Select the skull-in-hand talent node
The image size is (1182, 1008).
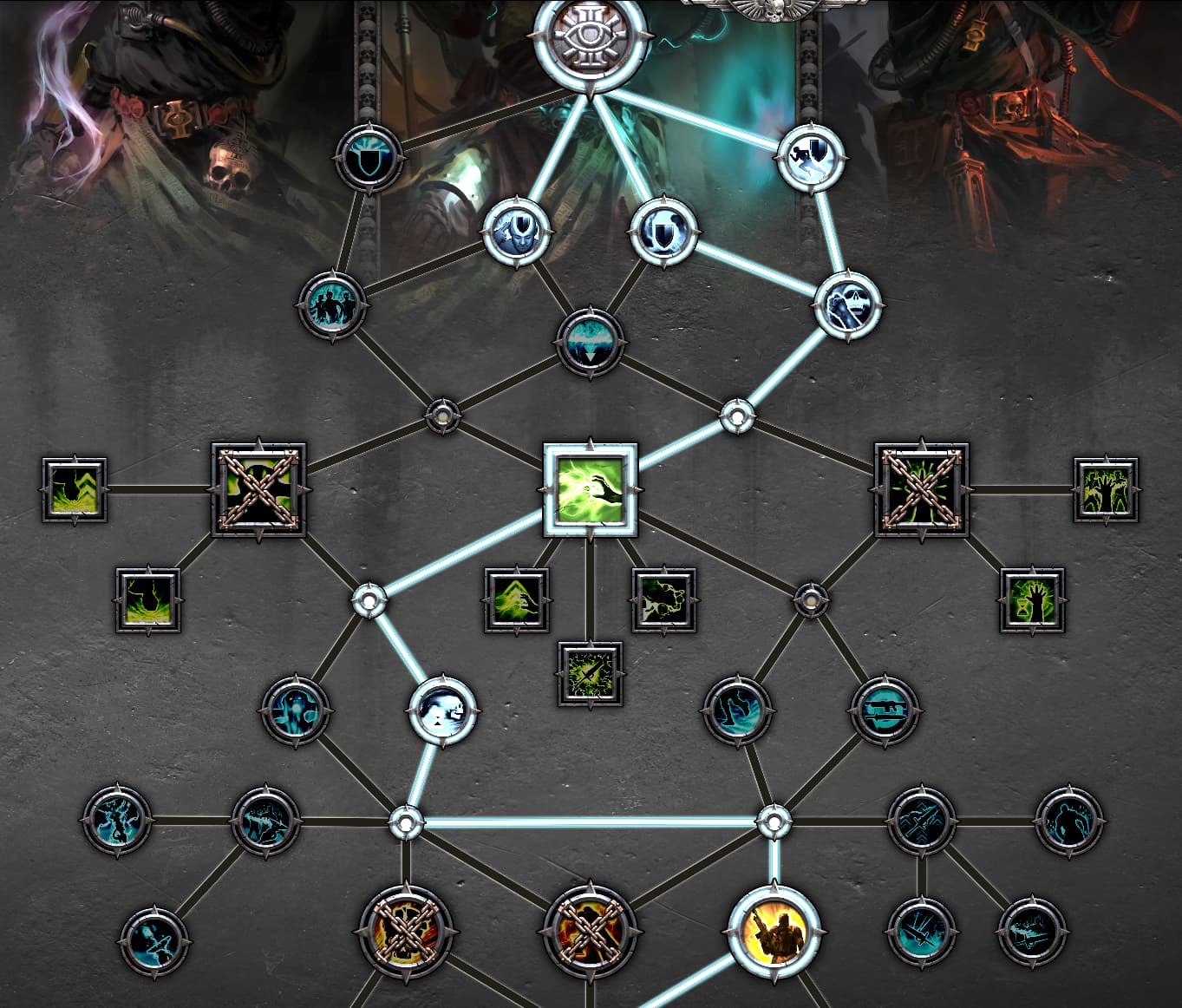tap(847, 305)
